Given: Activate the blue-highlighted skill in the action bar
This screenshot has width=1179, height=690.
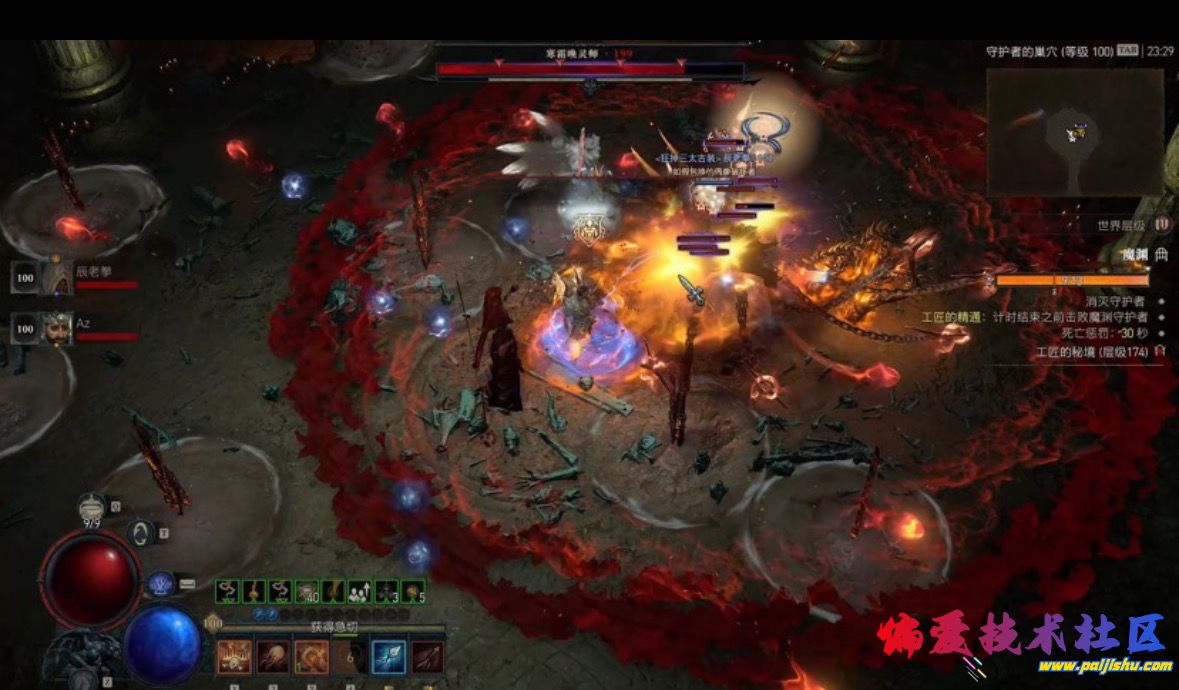Looking at the screenshot, I should click(x=389, y=657).
